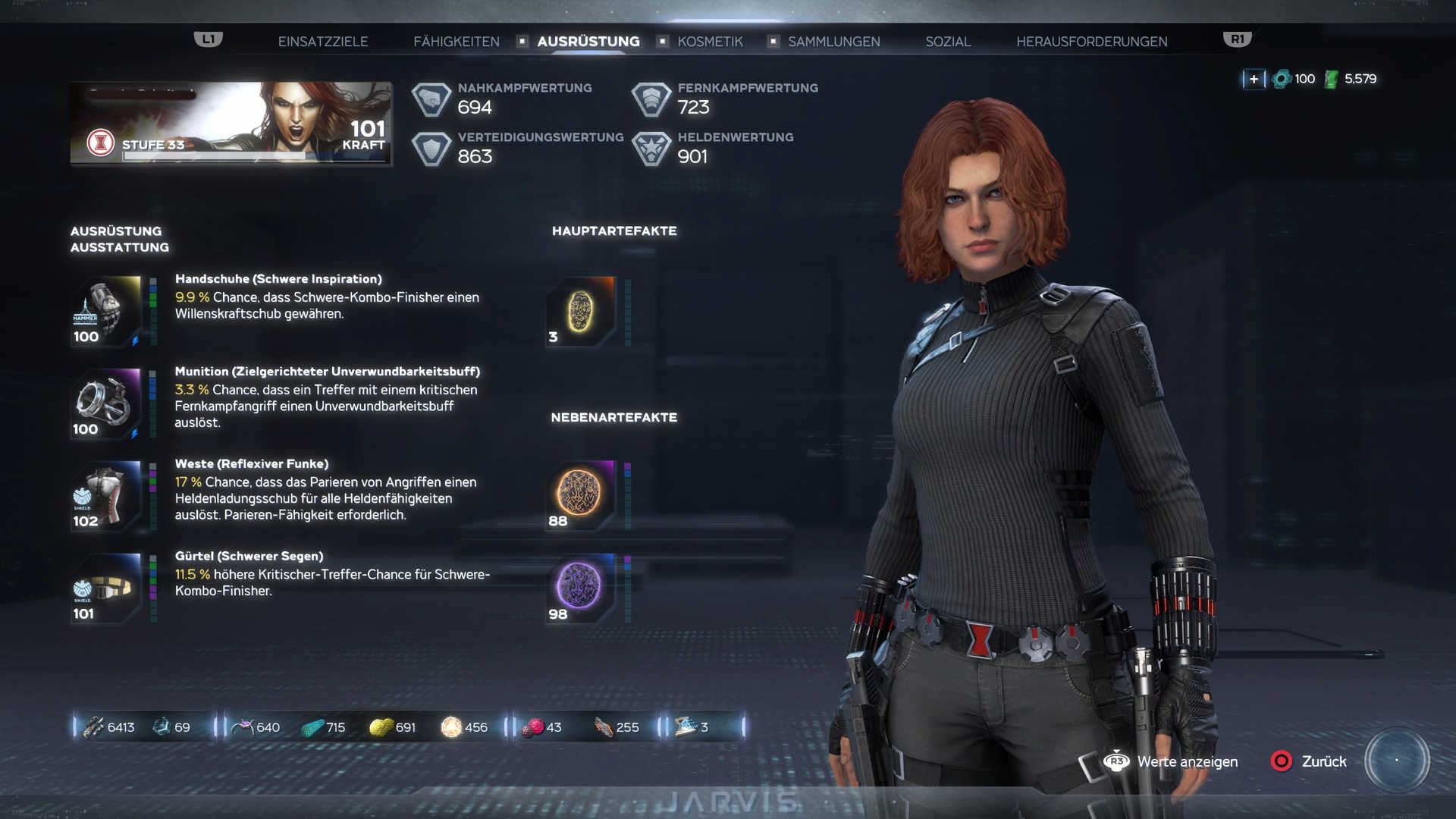The width and height of the screenshot is (1456, 819).
Task: Open the Fähigkeiten tab
Action: tap(456, 42)
